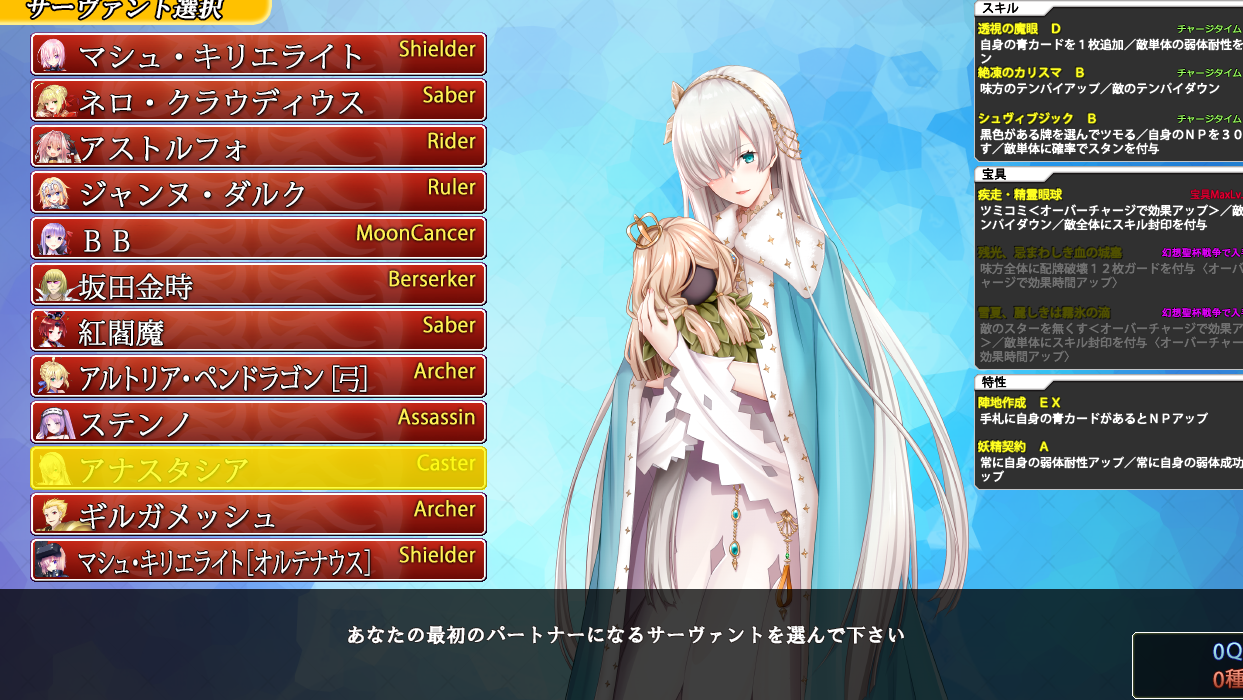
Task: Pick Astolfo the Rider
Action: tap(258, 146)
